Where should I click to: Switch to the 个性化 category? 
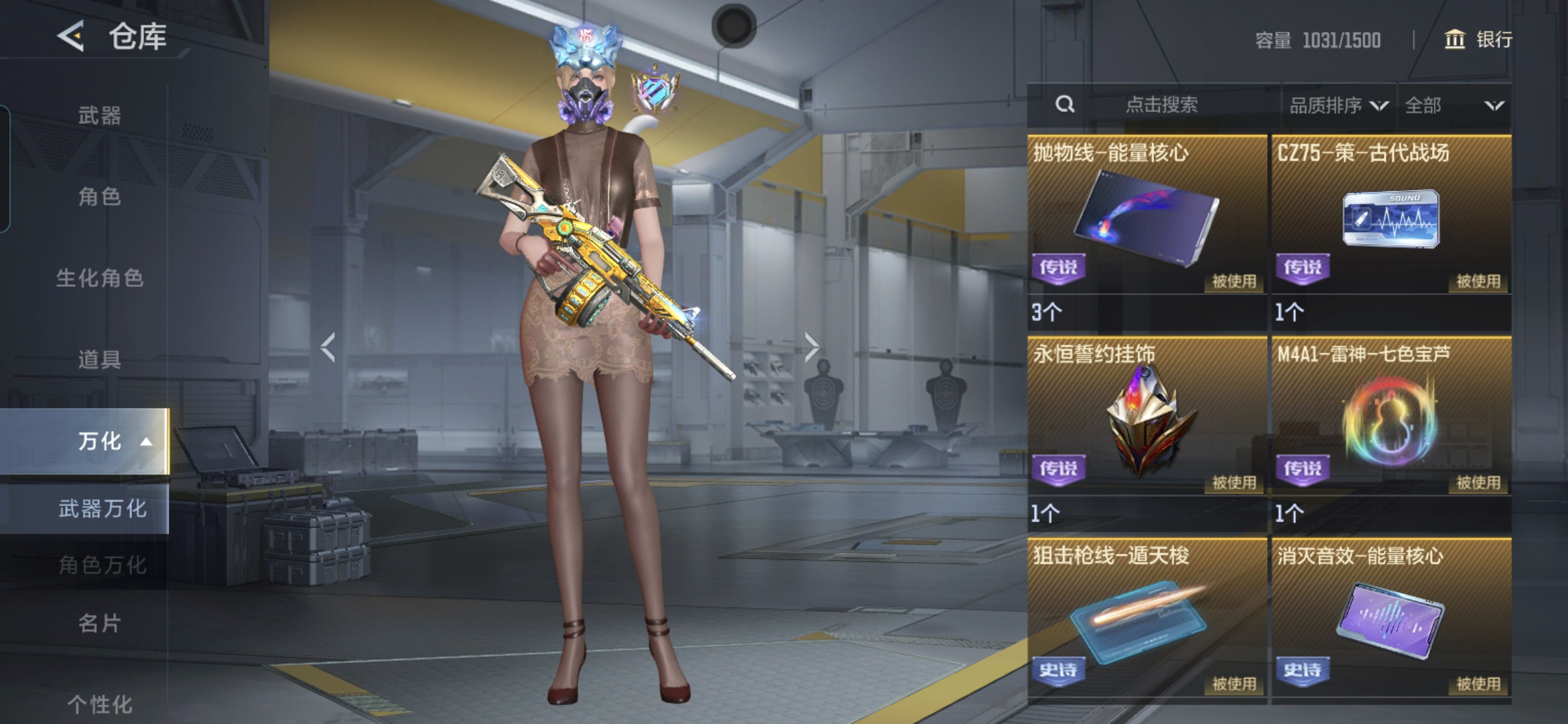(99, 704)
